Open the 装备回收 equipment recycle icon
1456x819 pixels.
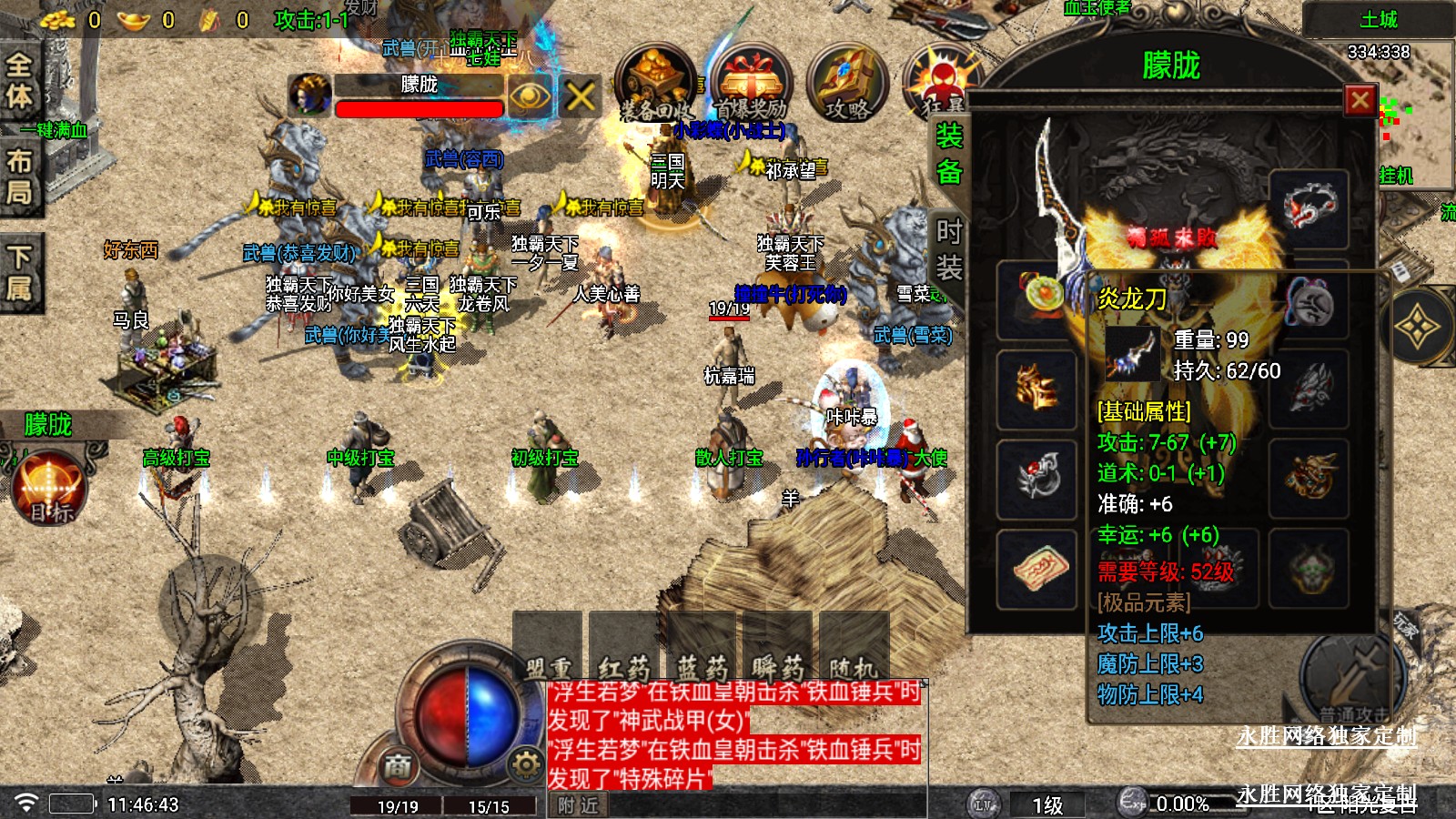pyautogui.click(x=653, y=84)
